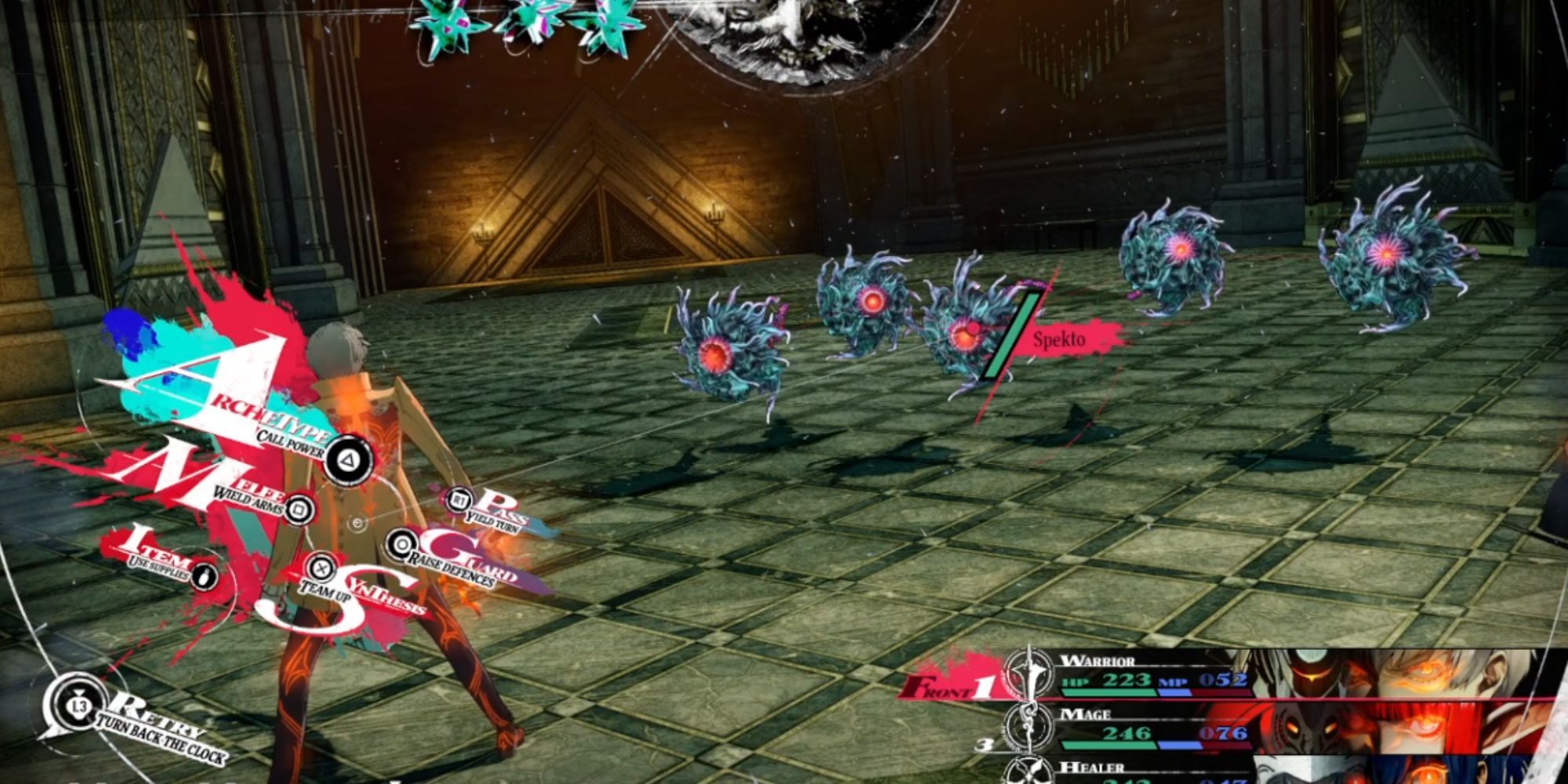Expand the Warrior status entry
Screen dimensions: 1568x784
click(1098, 661)
